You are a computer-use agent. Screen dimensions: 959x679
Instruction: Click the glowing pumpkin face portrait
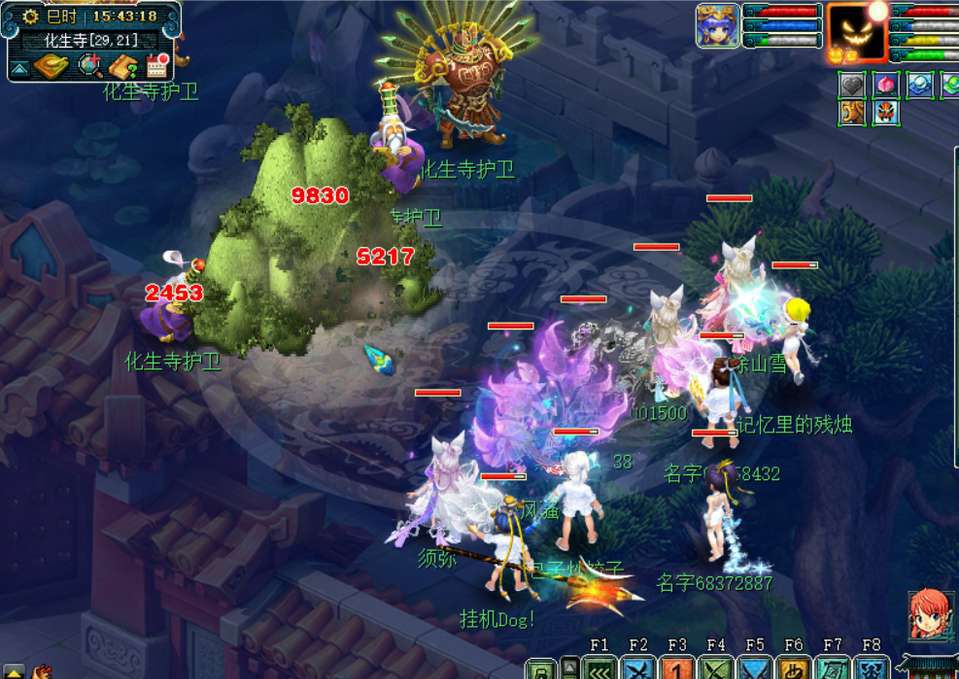[x=857, y=32]
